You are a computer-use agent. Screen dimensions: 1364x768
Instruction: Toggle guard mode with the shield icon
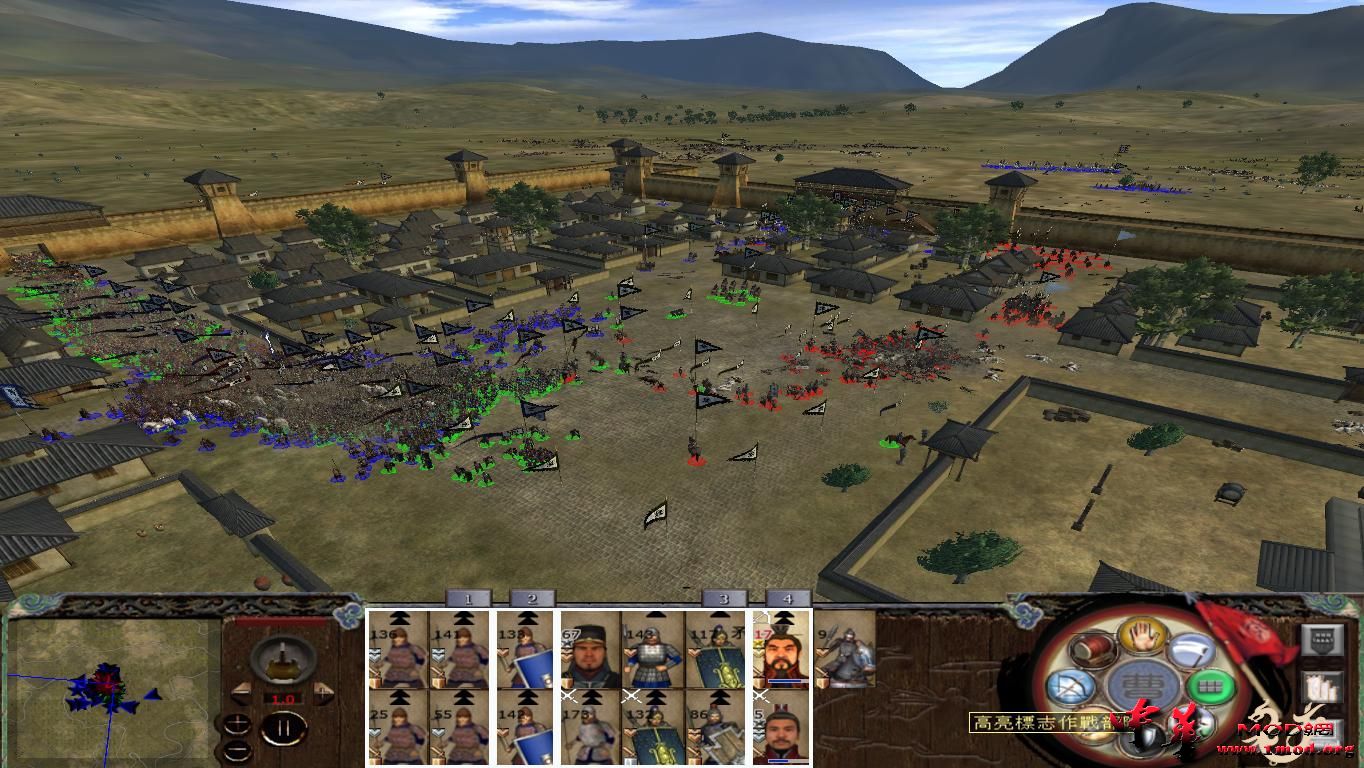point(1148,736)
